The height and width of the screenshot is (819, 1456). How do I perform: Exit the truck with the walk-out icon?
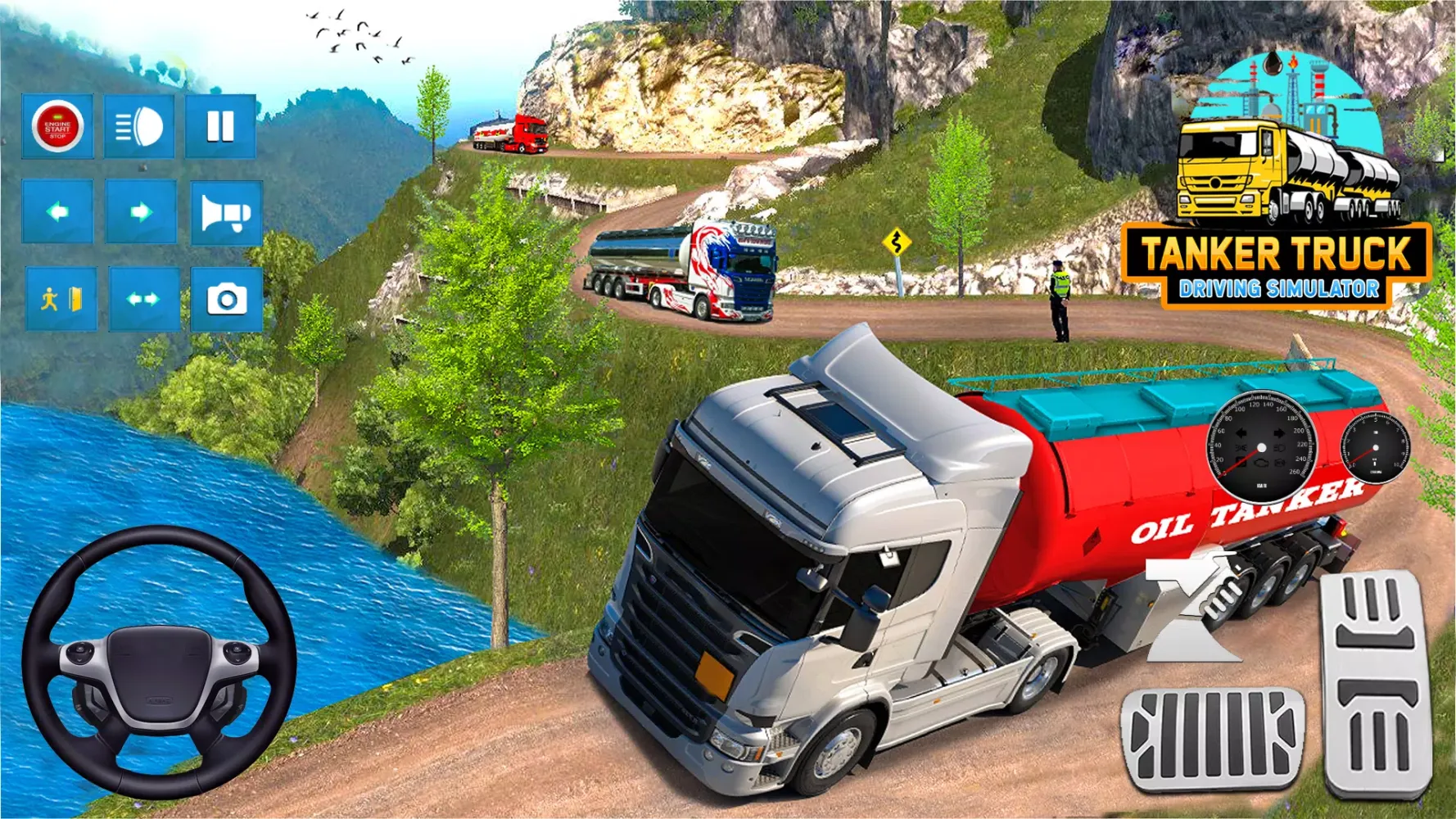click(x=57, y=297)
